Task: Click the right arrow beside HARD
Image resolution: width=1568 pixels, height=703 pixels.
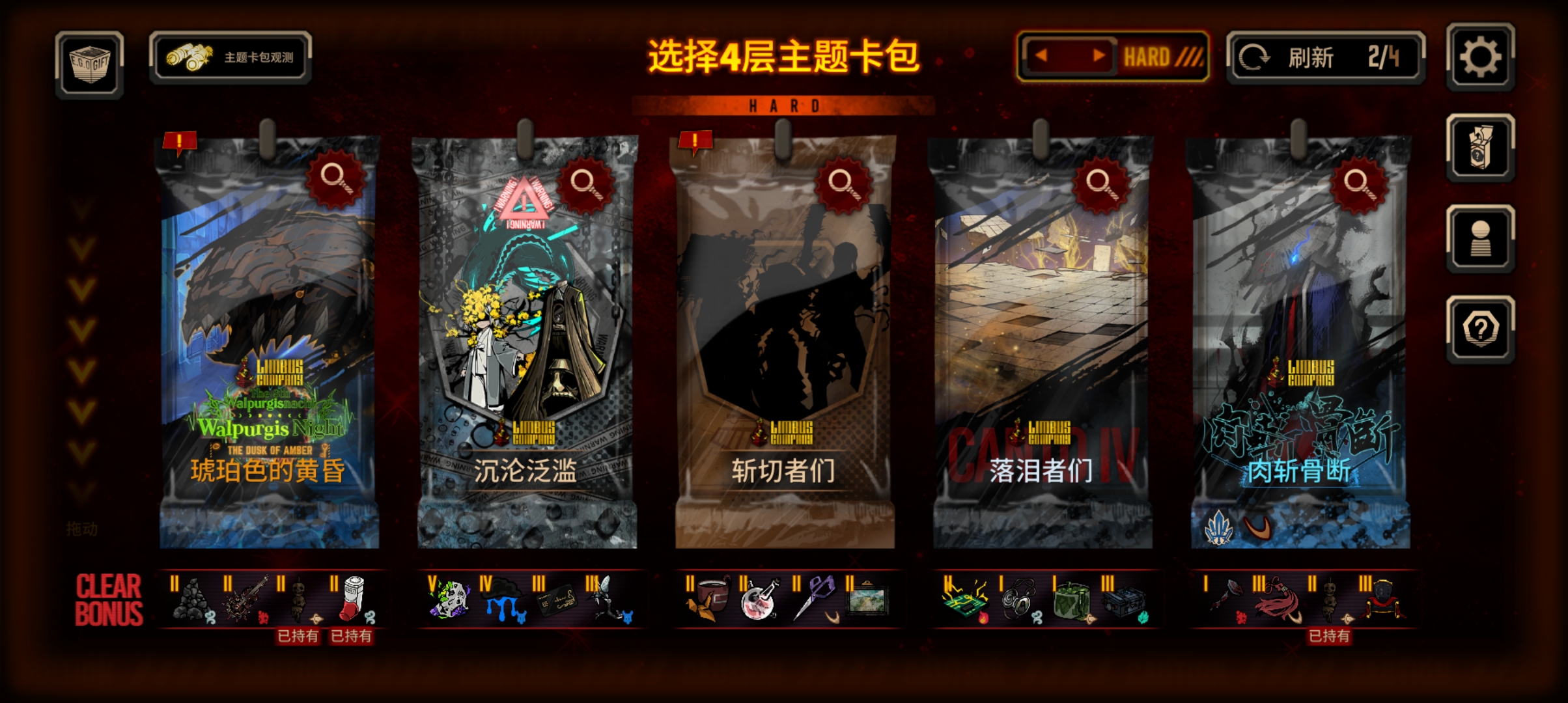Action: point(1099,55)
